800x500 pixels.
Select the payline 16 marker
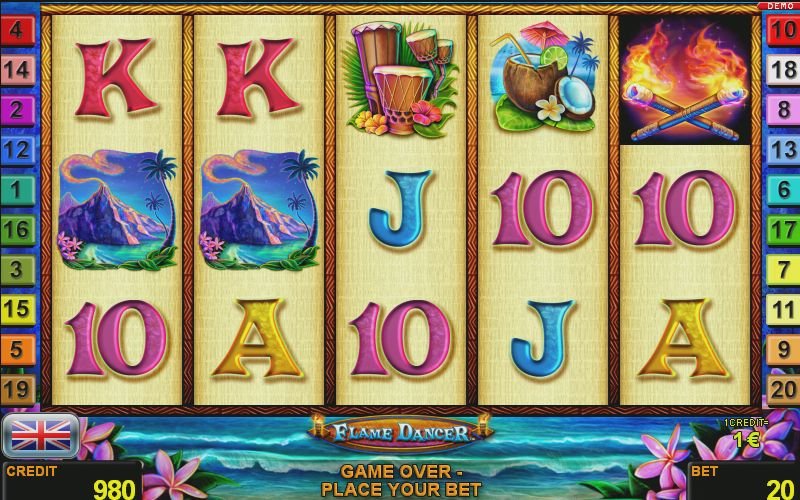[17, 229]
